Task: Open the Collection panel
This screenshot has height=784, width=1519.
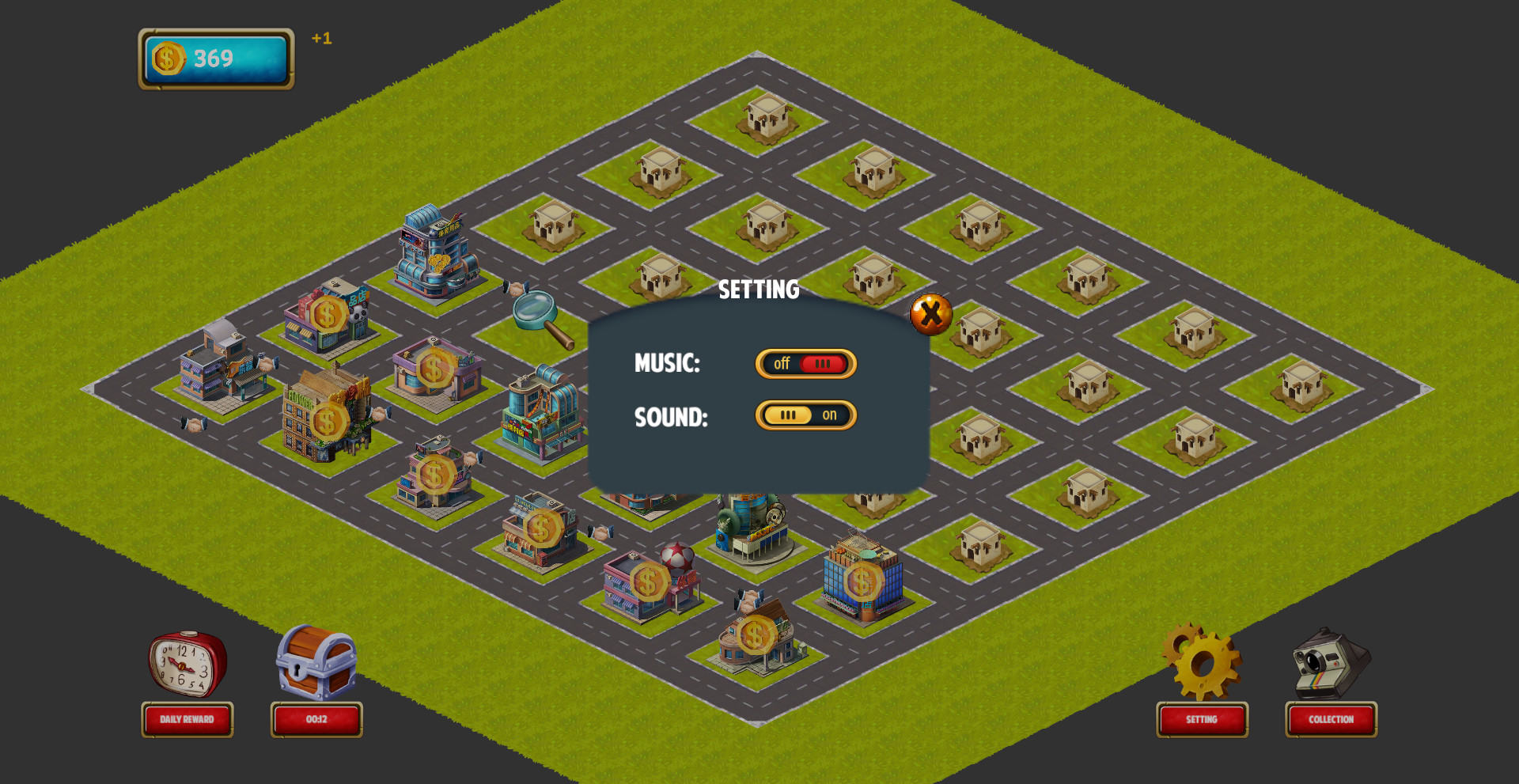Action: pos(1330,720)
